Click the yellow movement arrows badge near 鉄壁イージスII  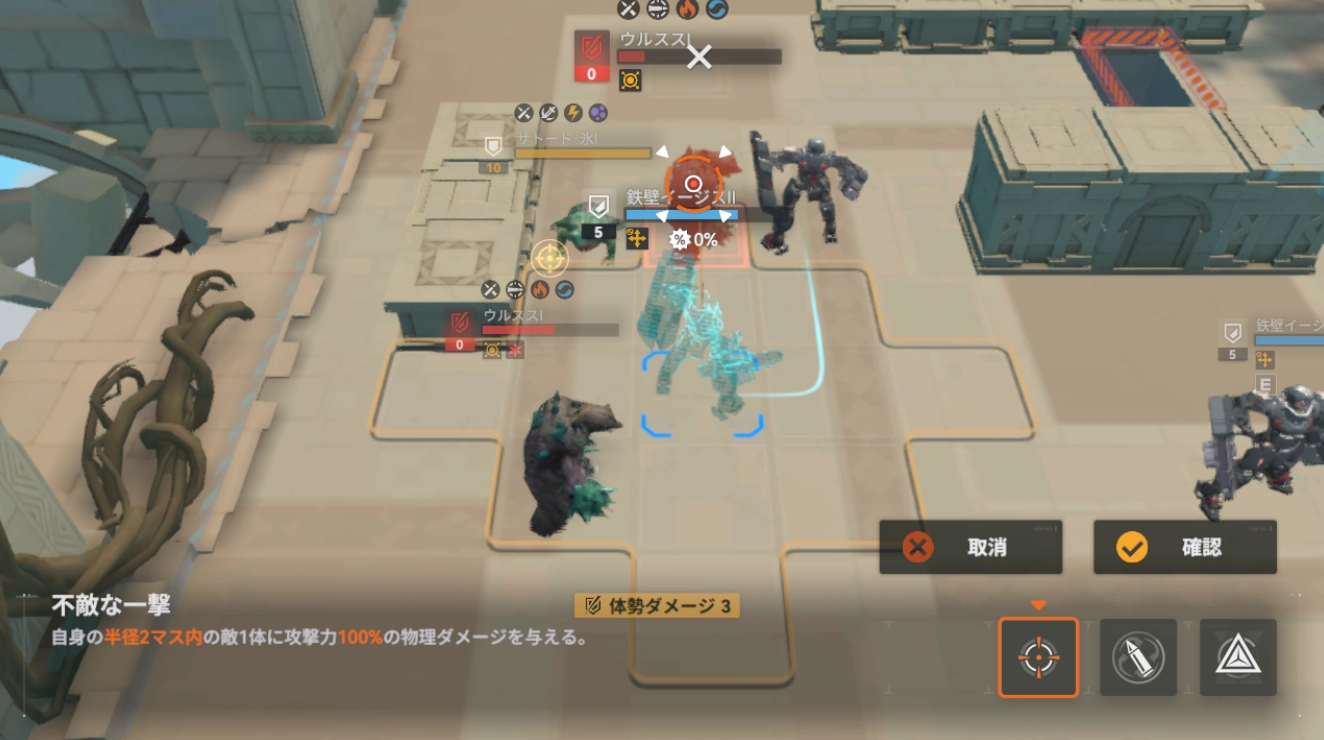(x=637, y=240)
